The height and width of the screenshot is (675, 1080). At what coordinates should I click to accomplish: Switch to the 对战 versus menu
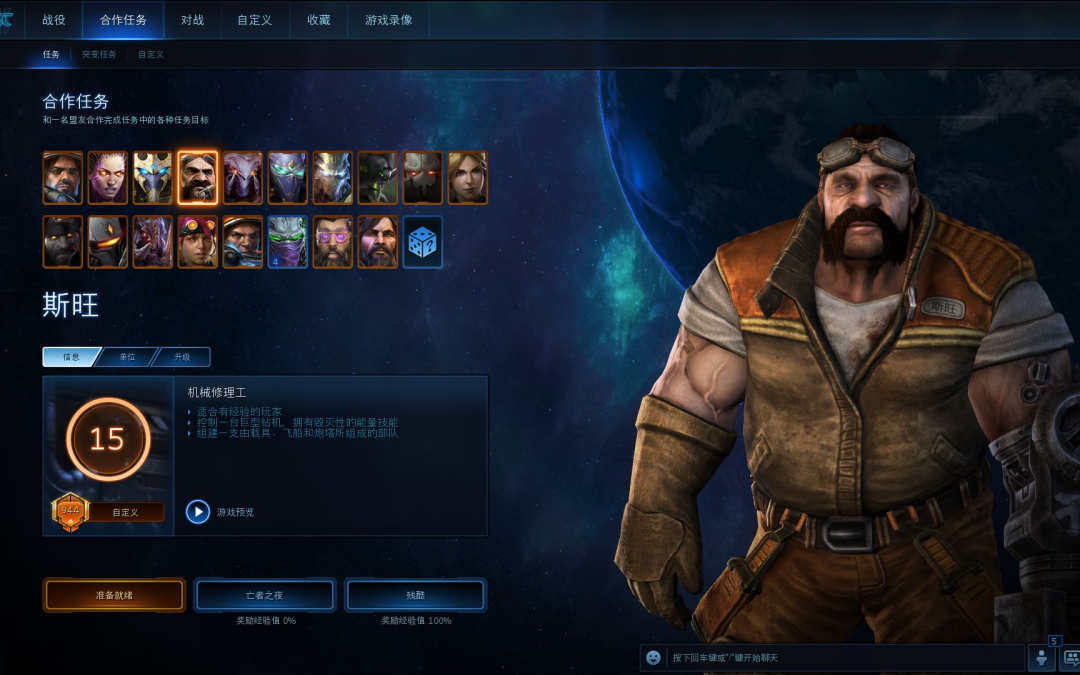[x=192, y=20]
